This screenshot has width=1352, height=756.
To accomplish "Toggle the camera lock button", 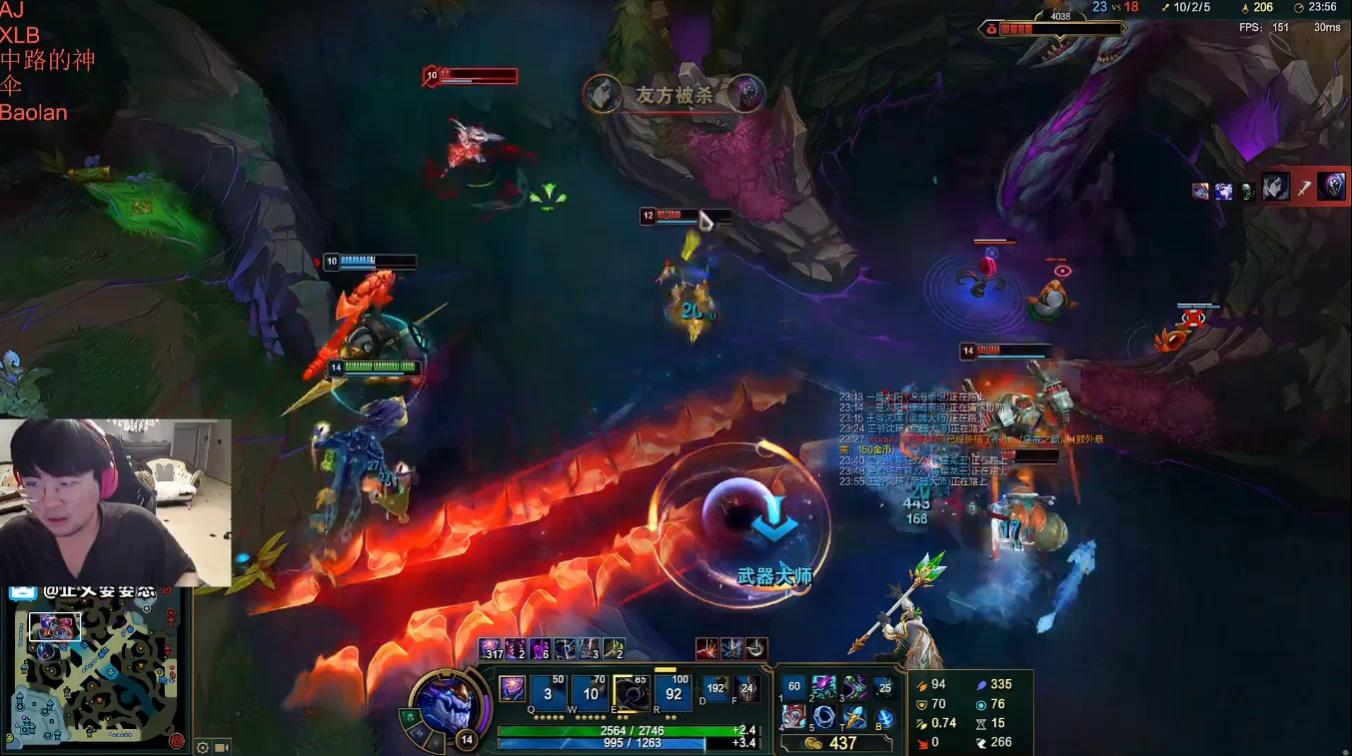I will click(222, 747).
